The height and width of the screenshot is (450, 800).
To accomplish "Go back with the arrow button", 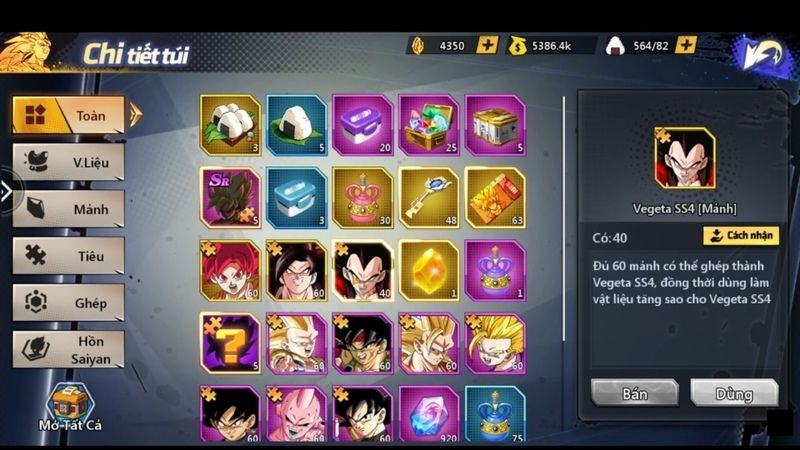I will (x=766, y=57).
